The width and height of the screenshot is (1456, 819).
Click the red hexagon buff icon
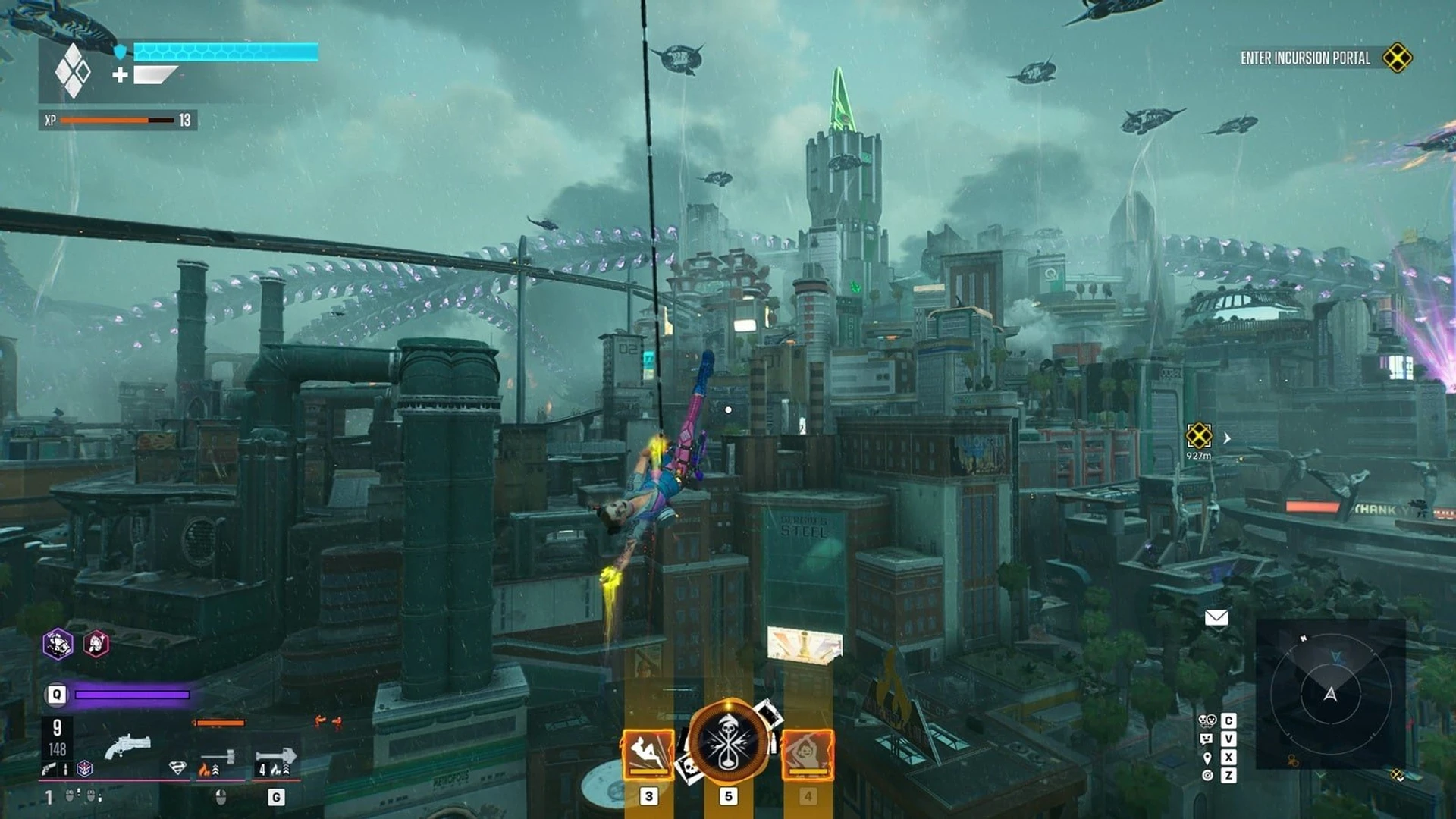96,645
